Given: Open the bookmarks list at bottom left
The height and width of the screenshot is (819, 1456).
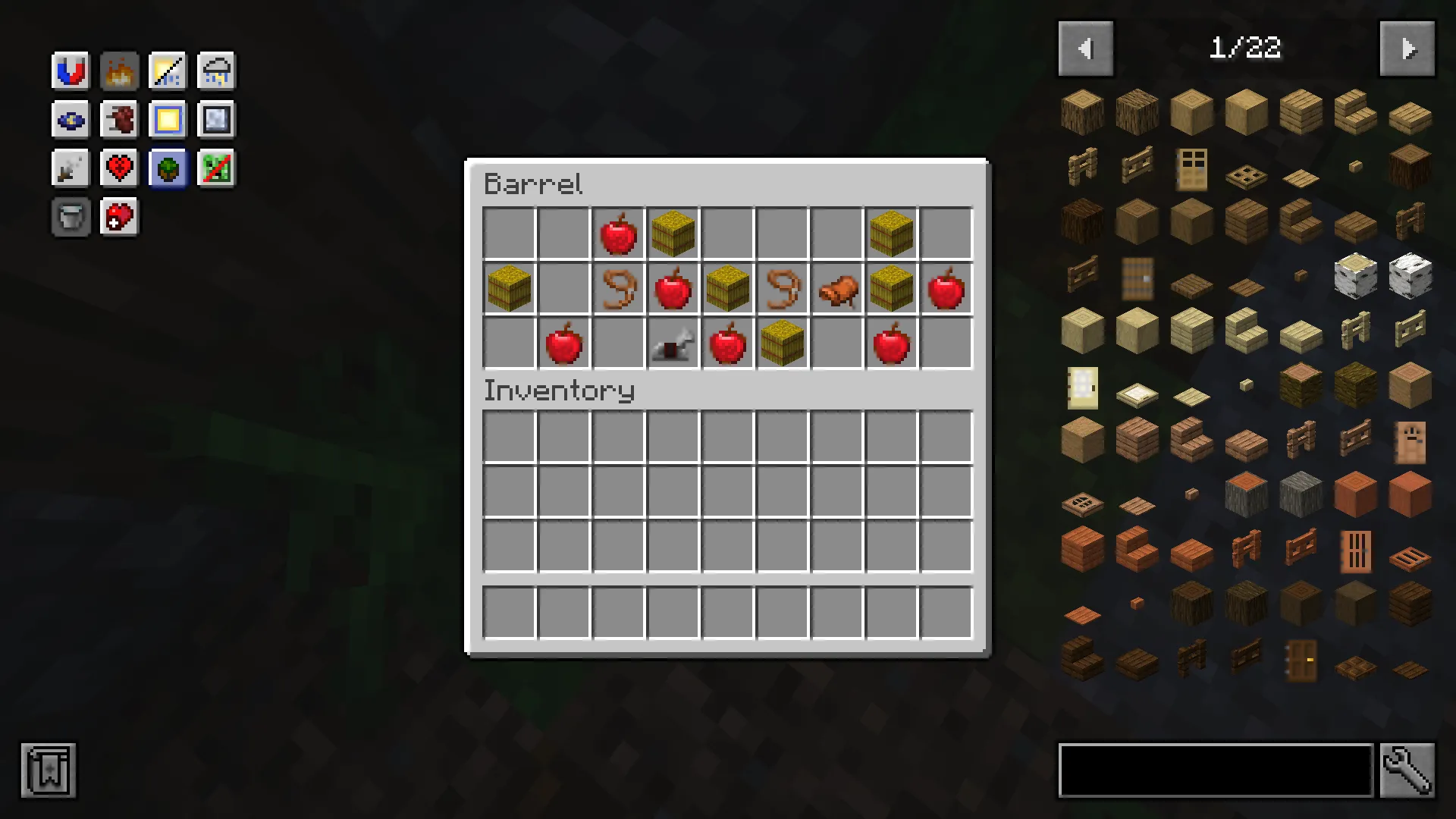Looking at the screenshot, I should pyautogui.click(x=48, y=770).
